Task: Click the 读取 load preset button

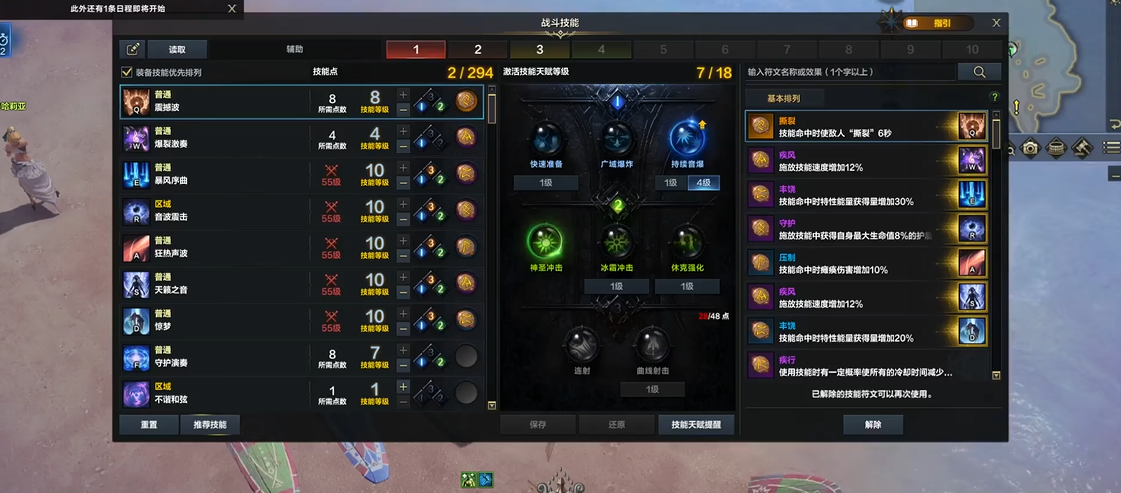Action: click(177, 49)
